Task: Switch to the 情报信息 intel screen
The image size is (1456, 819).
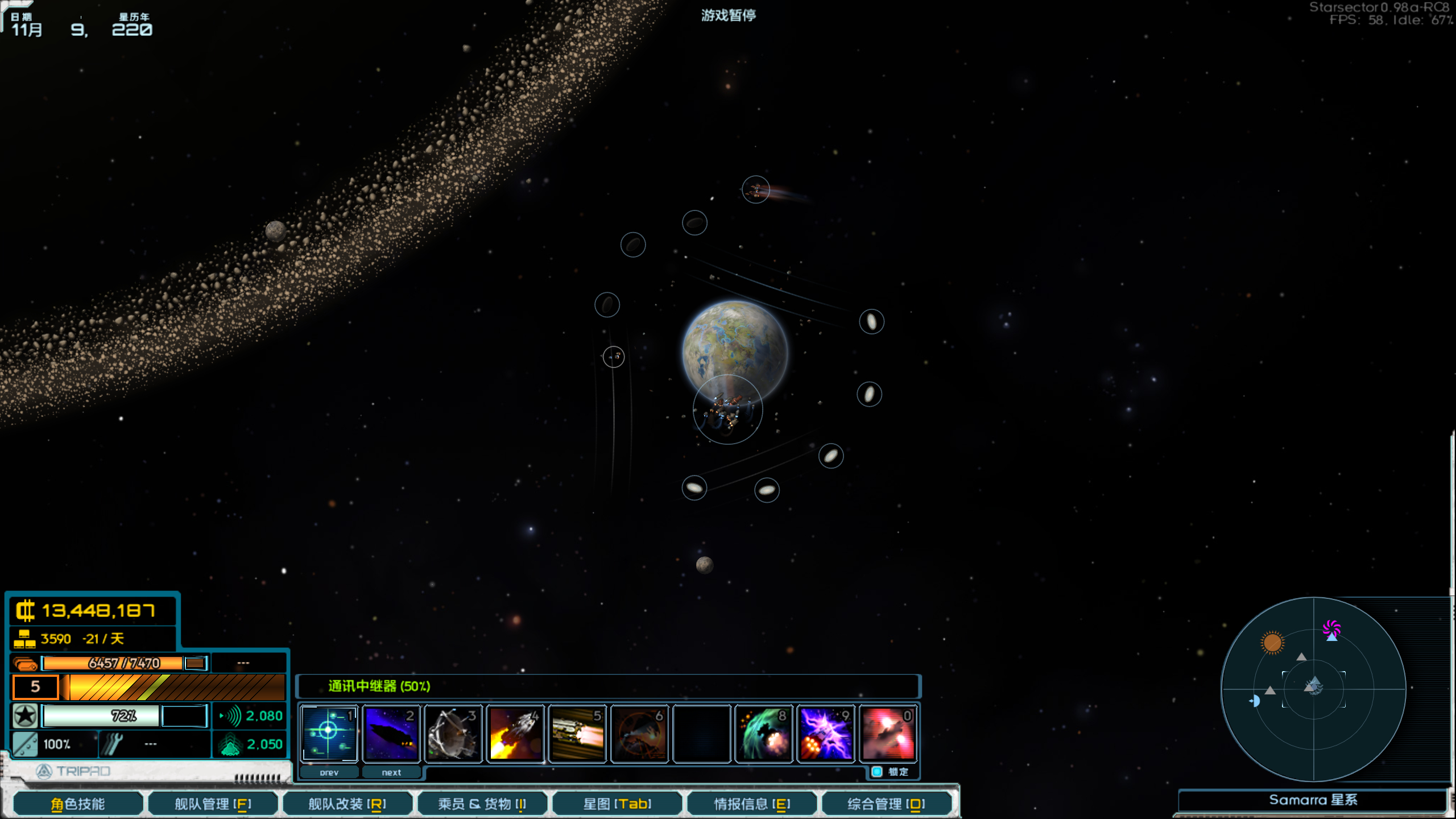Action: coord(751,803)
